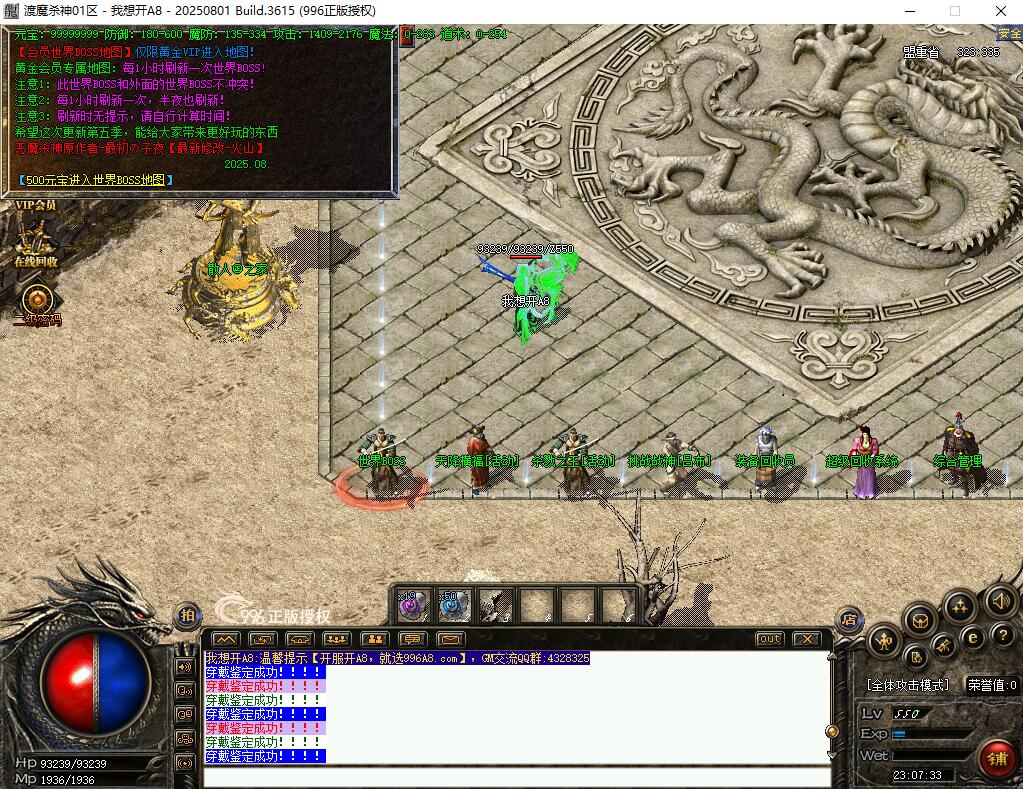
Task: Close the chat panel with X
Action: coord(806,638)
